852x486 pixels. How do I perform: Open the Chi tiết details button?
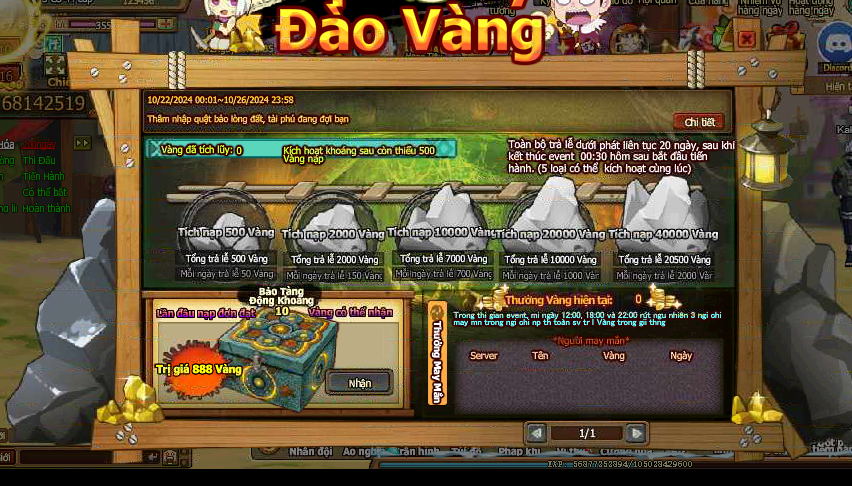[699, 122]
